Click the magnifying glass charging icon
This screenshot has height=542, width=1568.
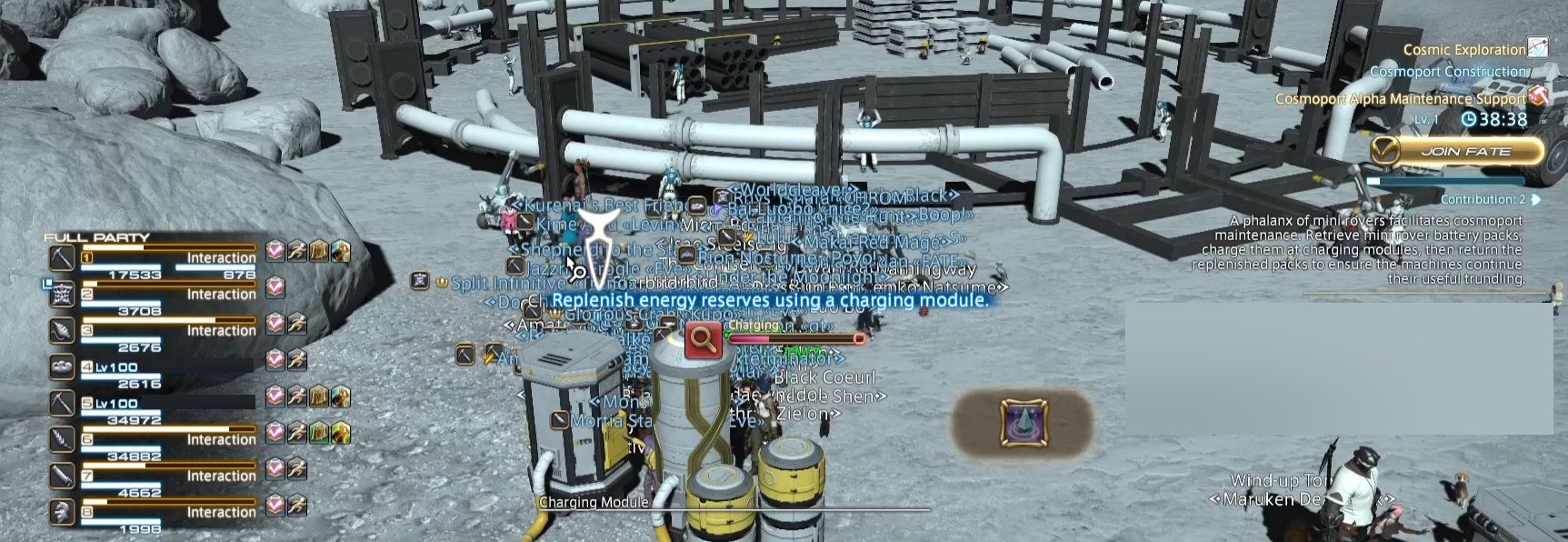pos(703,339)
